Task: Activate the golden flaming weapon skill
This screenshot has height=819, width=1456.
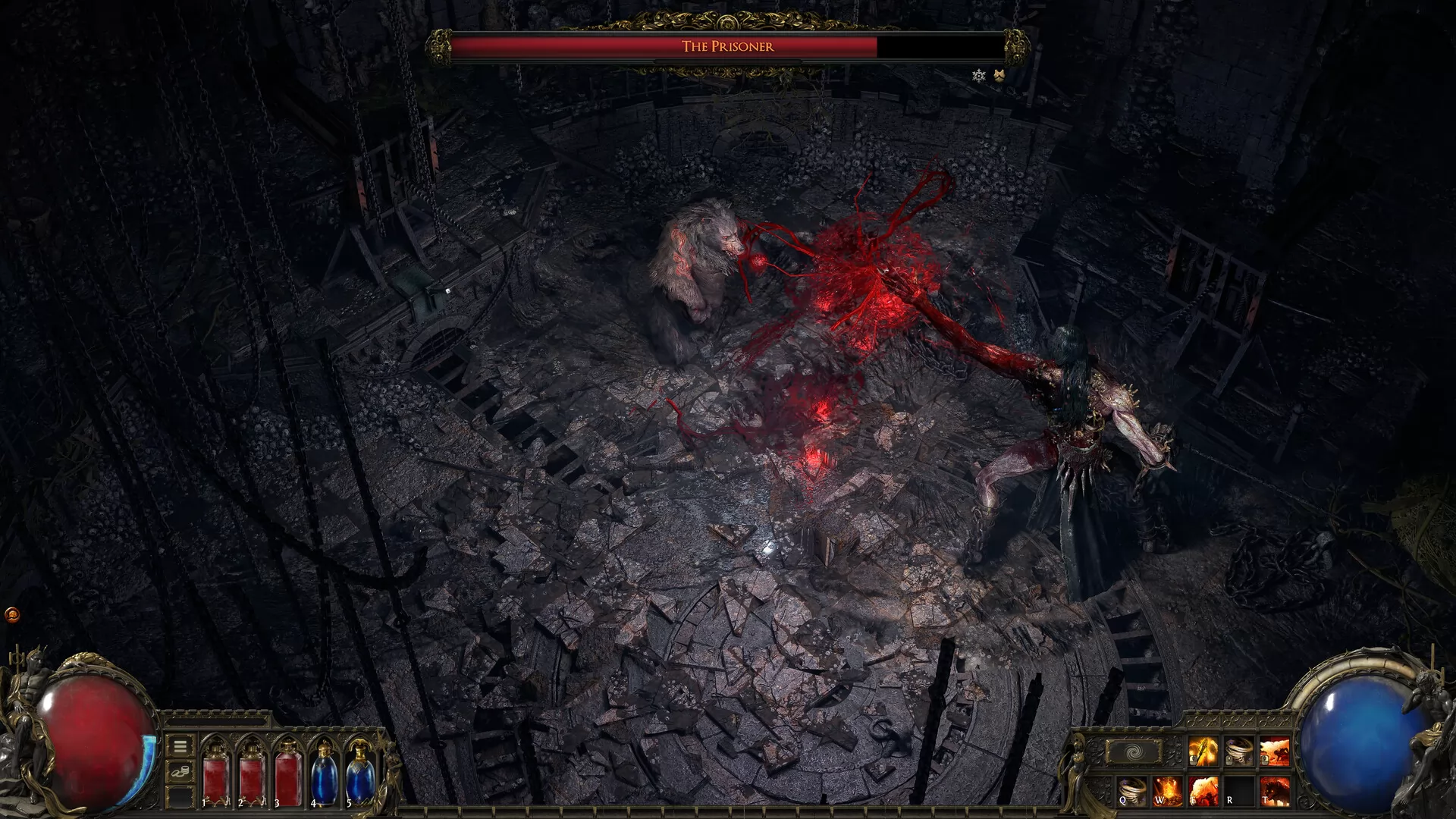Action: [1203, 751]
